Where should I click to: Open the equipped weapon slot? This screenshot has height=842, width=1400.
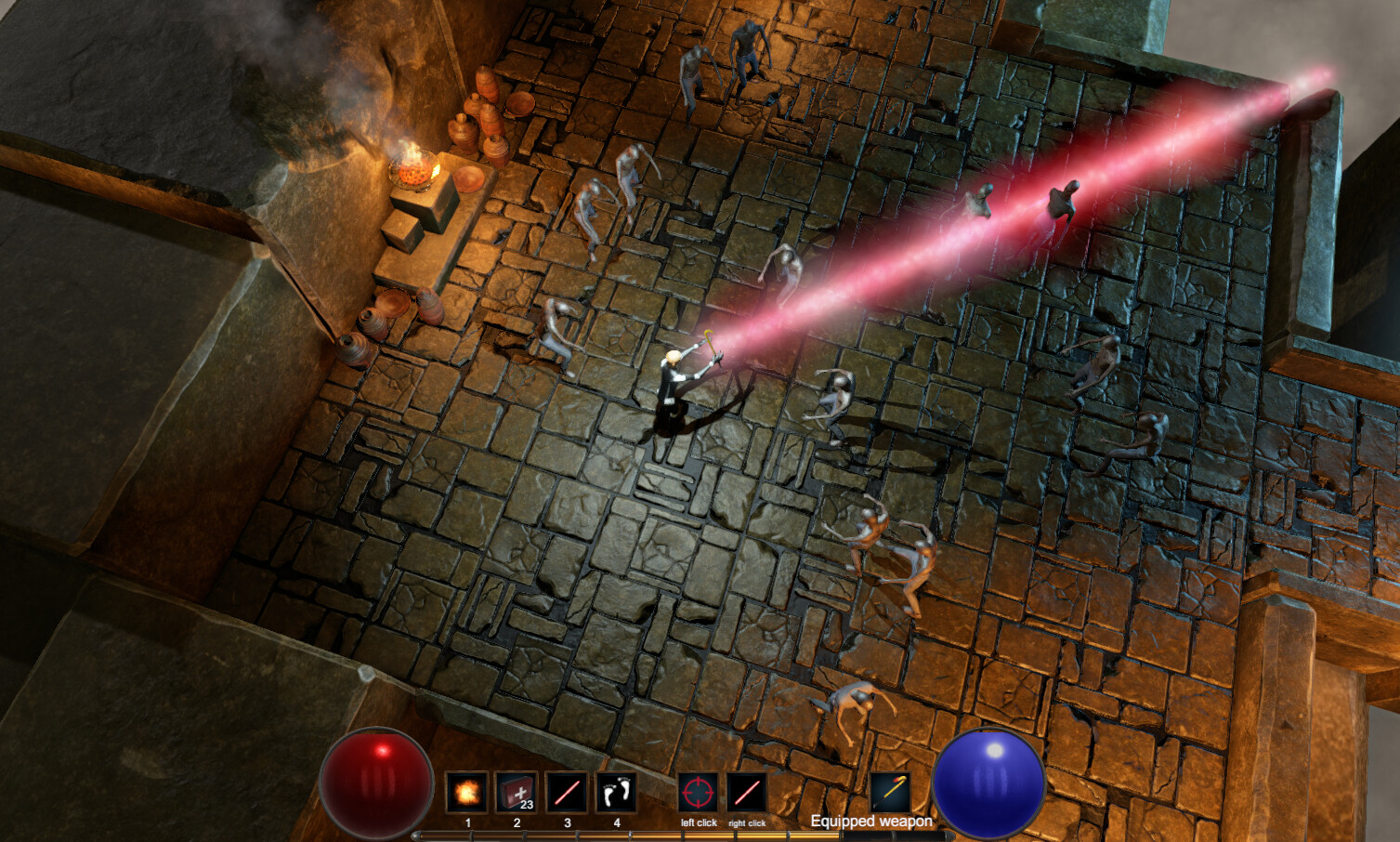click(890, 792)
